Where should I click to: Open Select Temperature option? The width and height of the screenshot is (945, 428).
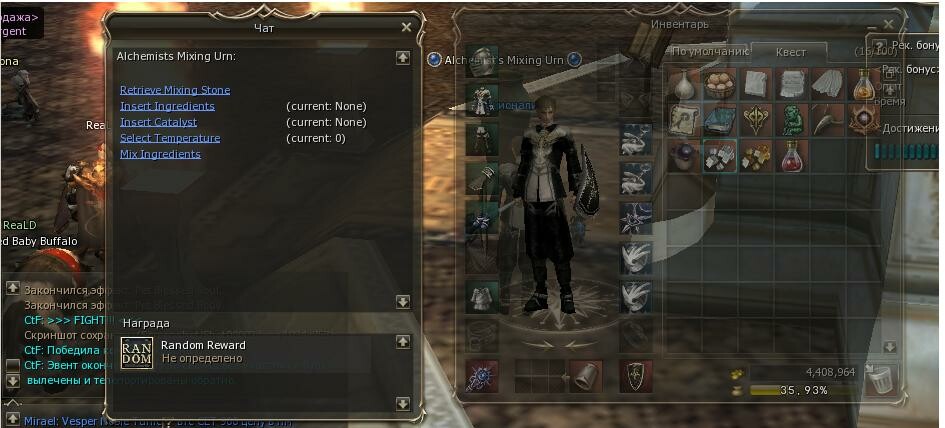pos(170,138)
